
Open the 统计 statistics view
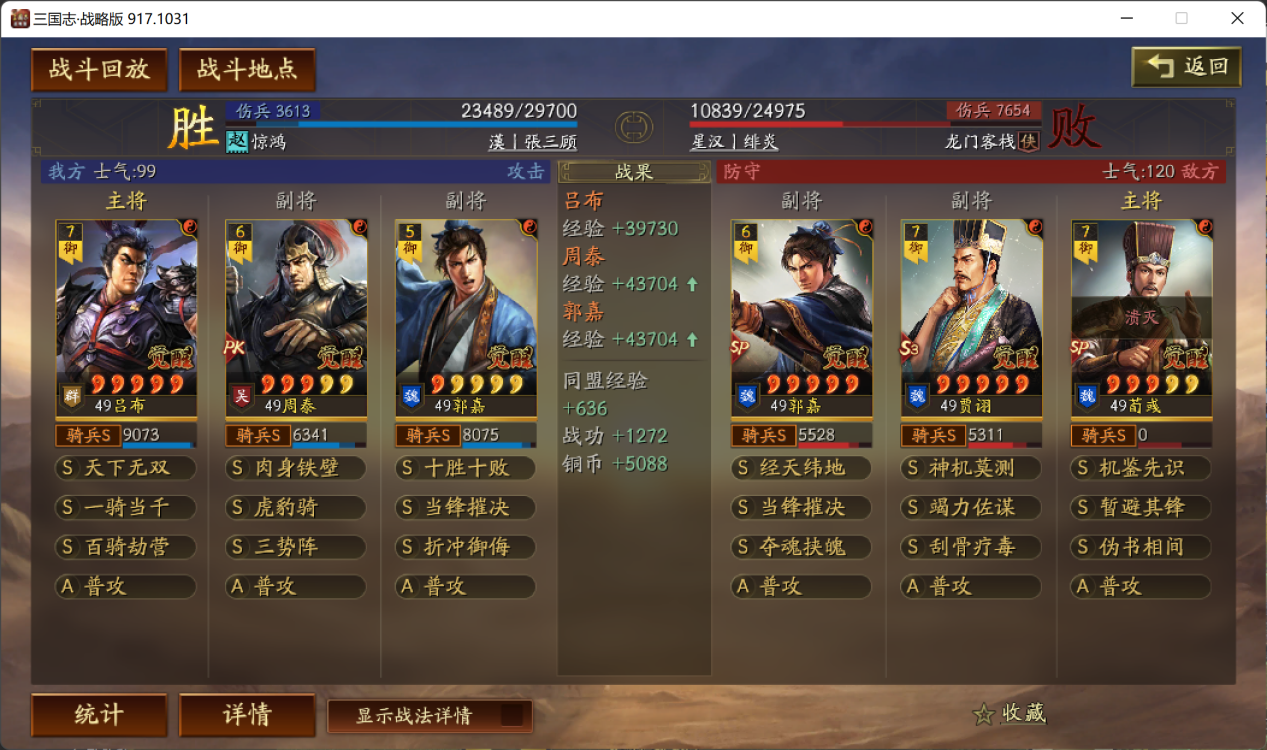(99, 715)
